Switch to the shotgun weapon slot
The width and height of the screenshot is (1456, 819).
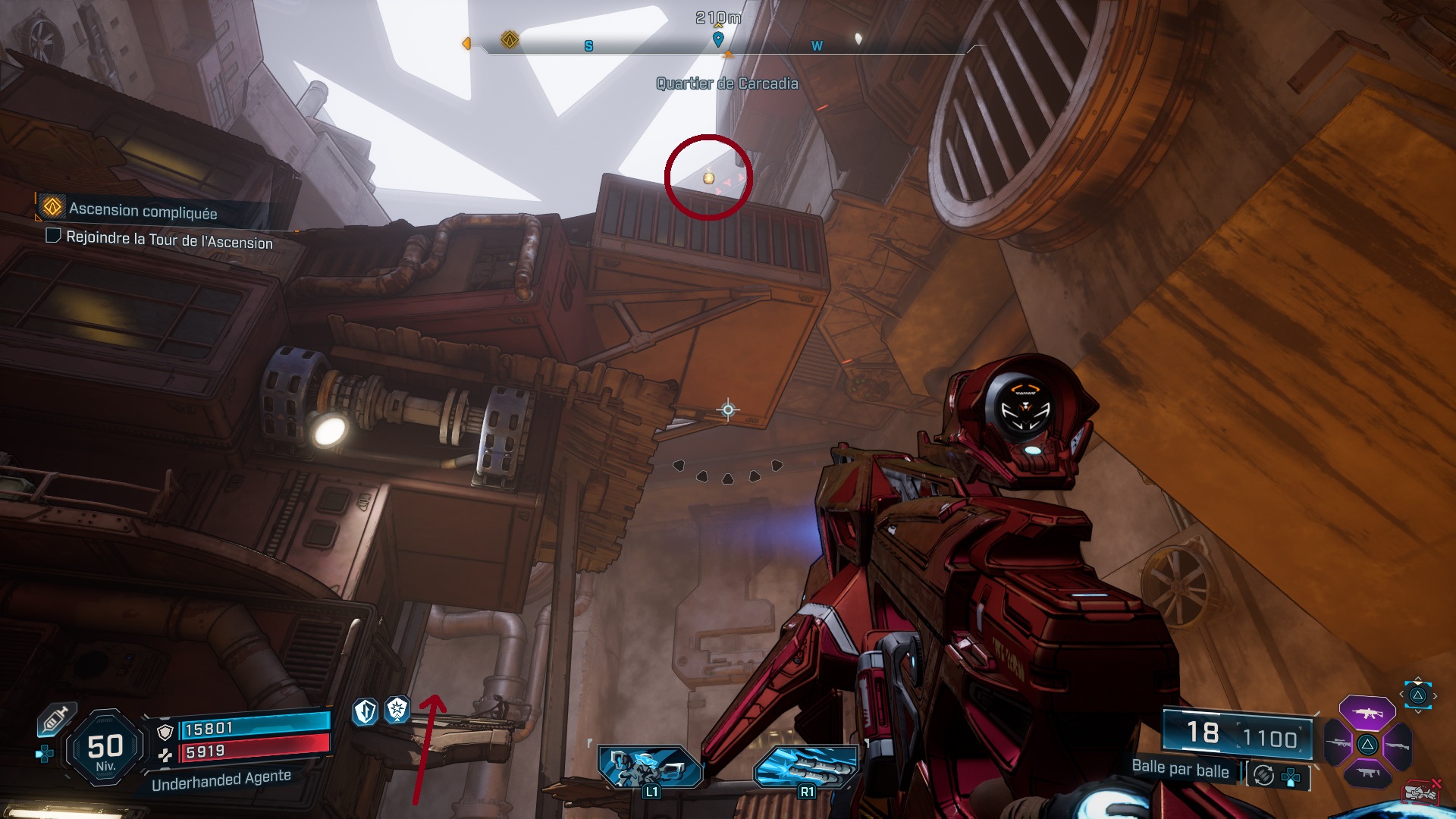(1396, 745)
